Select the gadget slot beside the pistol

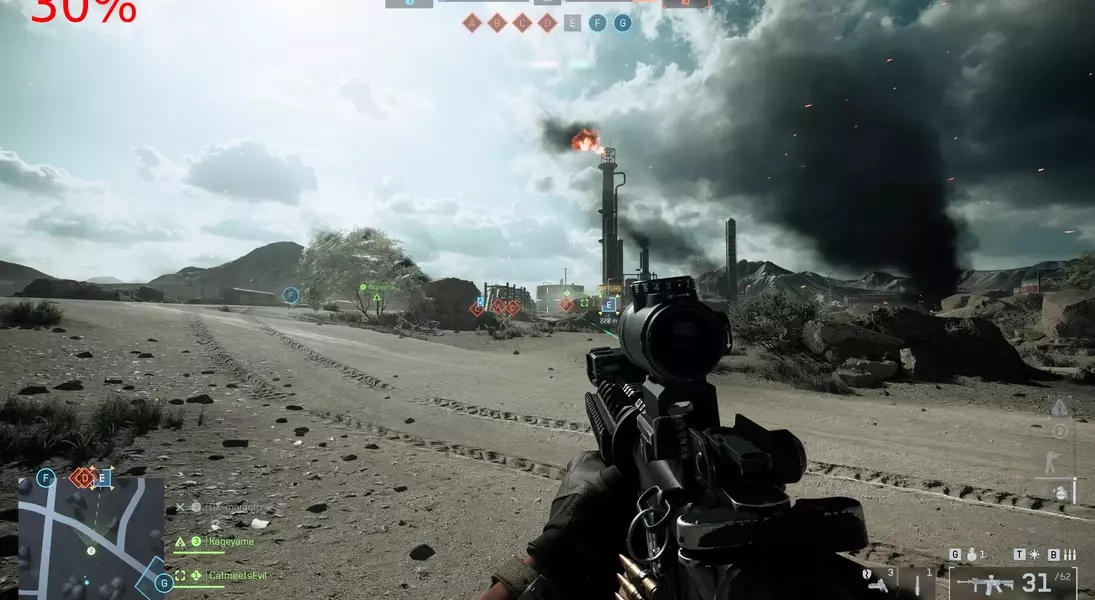pos(920,583)
